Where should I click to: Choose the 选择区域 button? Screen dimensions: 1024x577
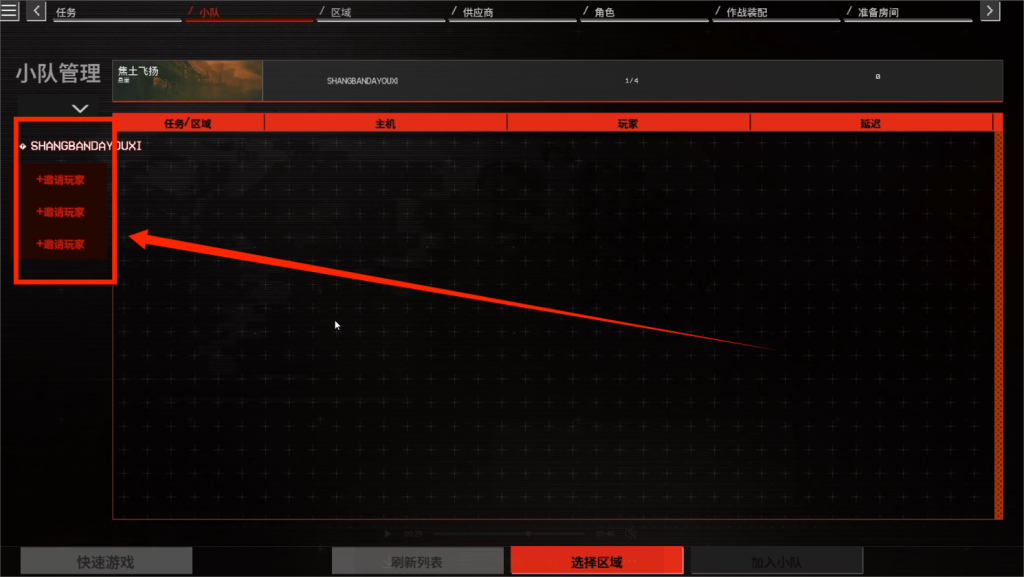coord(597,562)
